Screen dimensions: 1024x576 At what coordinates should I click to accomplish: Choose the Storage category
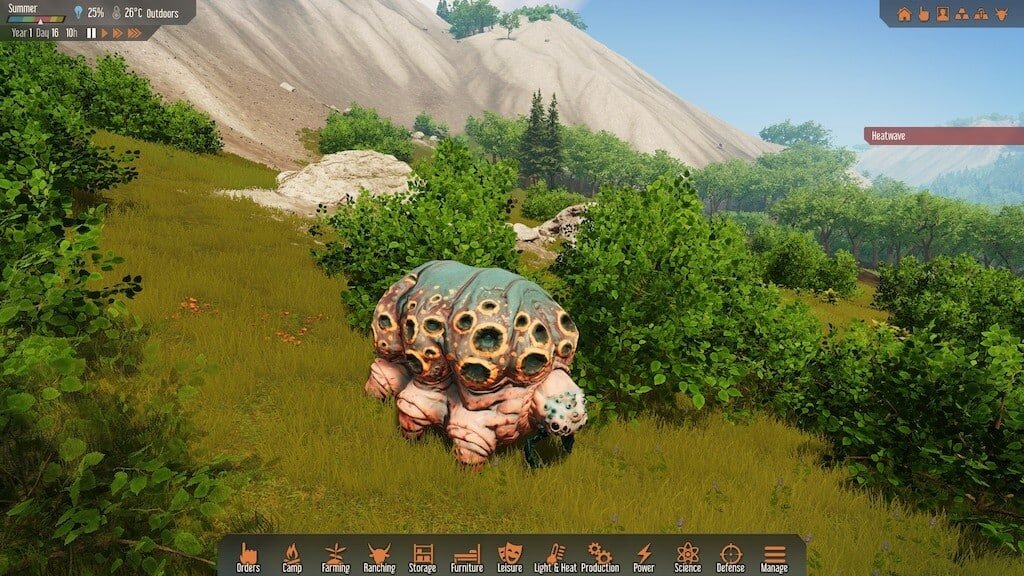click(422, 557)
